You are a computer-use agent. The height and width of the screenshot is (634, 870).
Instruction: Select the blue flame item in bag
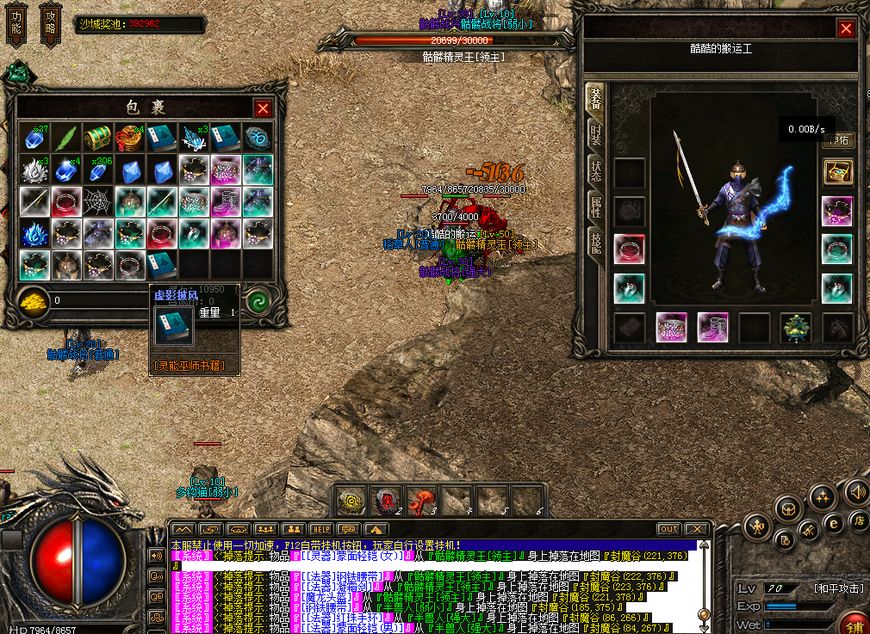point(34,234)
